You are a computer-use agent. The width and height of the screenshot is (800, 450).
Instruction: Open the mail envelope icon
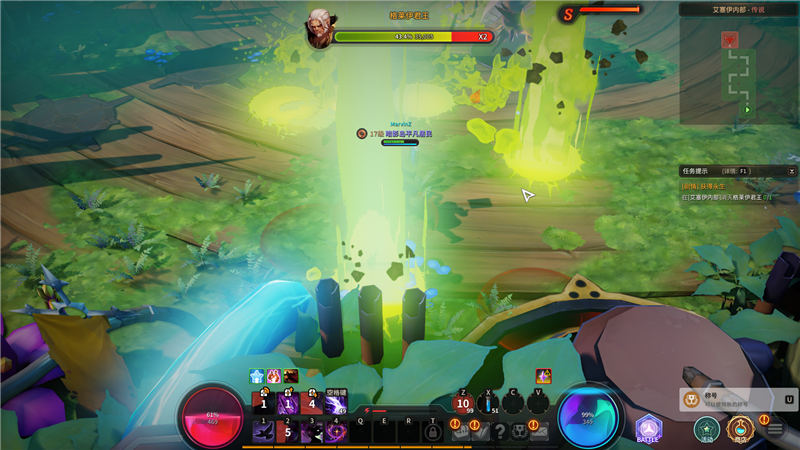coord(540,431)
